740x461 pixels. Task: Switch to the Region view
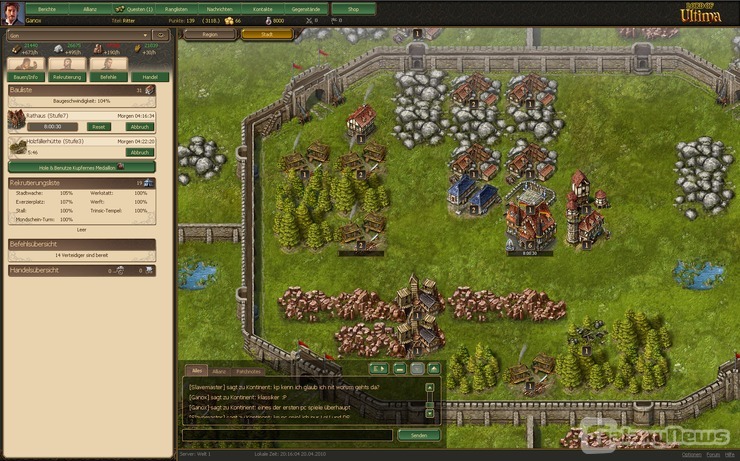click(x=210, y=34)
